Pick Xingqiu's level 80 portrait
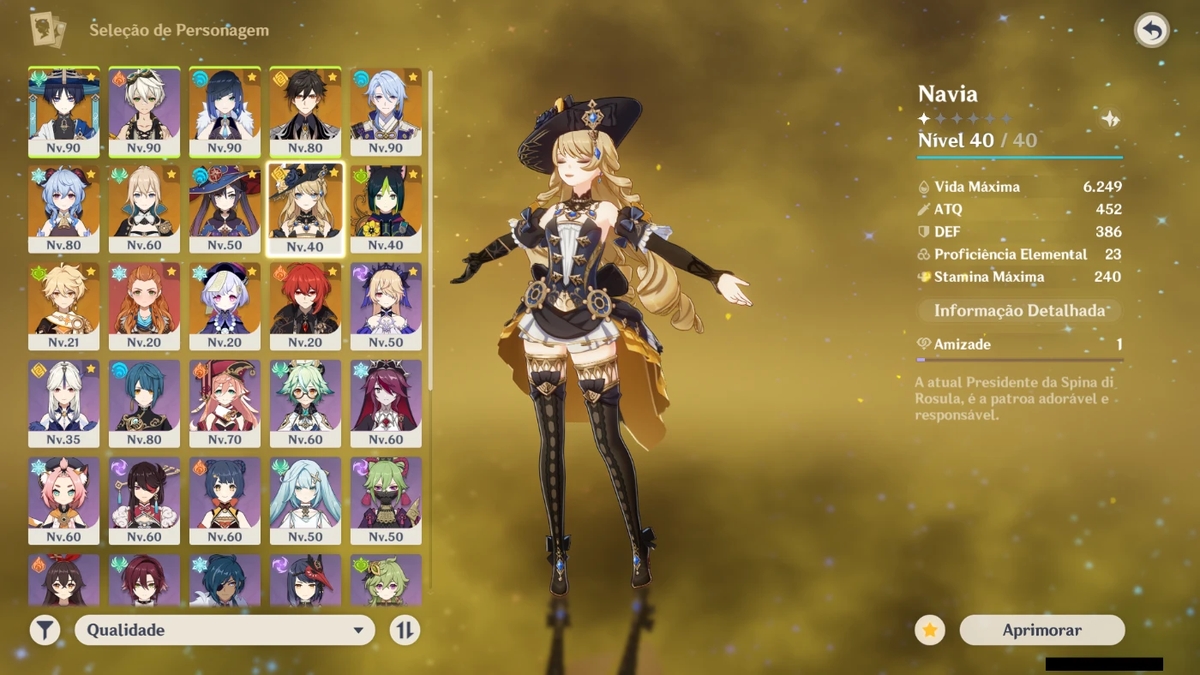 point(144,402)
